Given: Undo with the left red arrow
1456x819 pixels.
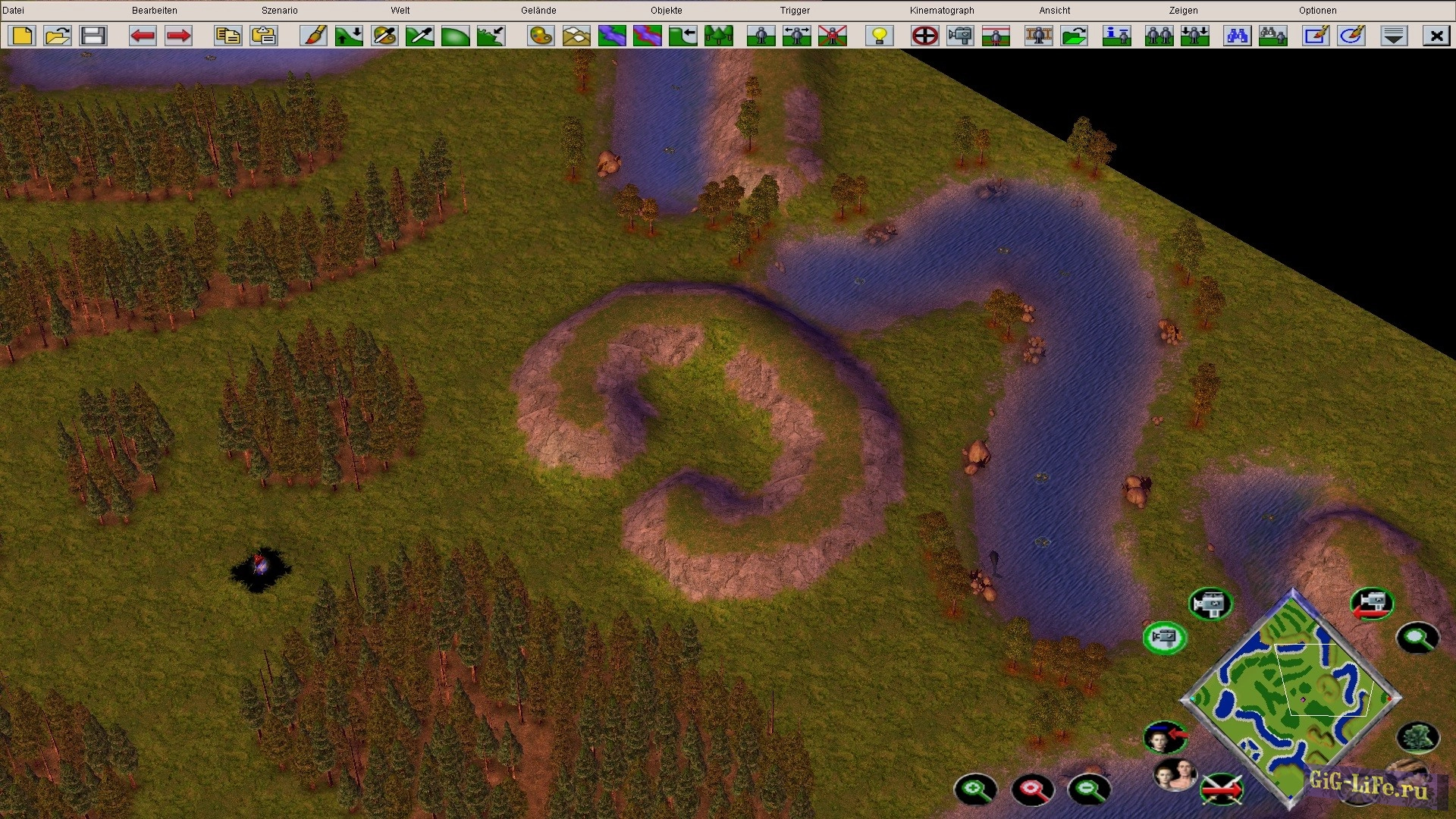Looking at the screenshot, I should tap(143, 36).
